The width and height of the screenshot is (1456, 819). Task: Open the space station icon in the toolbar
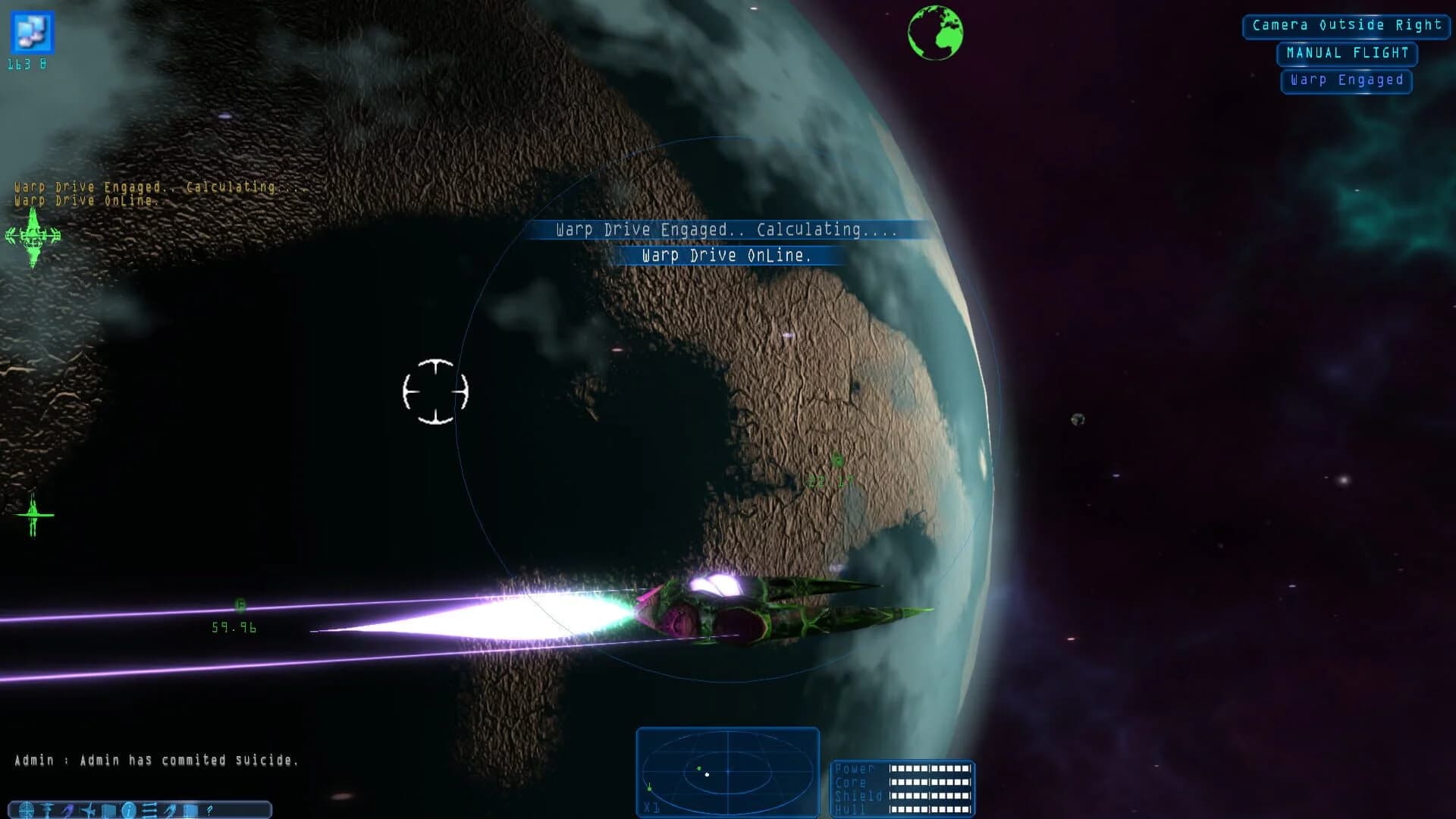[46, 810]
